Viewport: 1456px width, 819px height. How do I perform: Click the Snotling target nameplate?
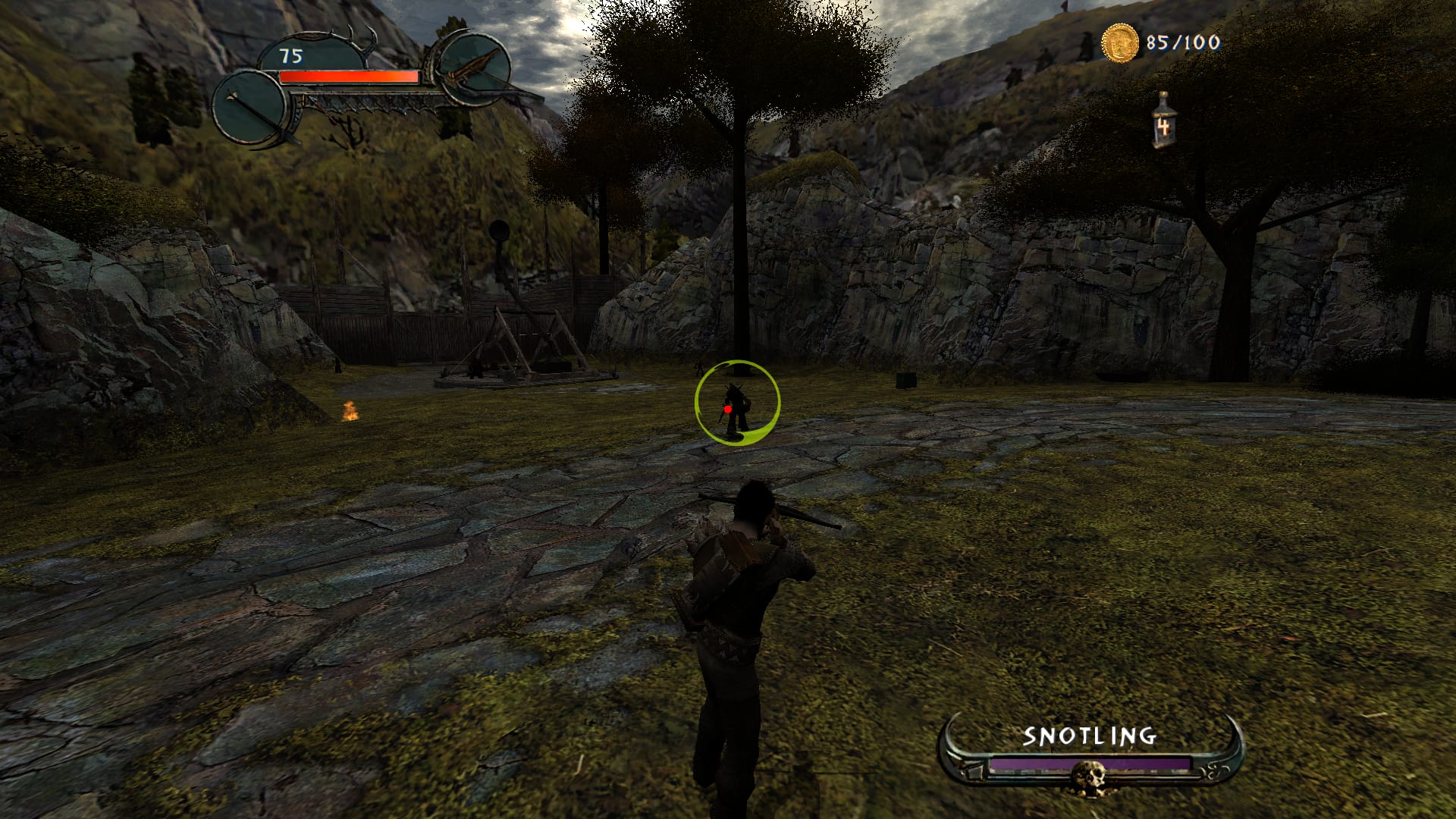[x=1090, y=736]
